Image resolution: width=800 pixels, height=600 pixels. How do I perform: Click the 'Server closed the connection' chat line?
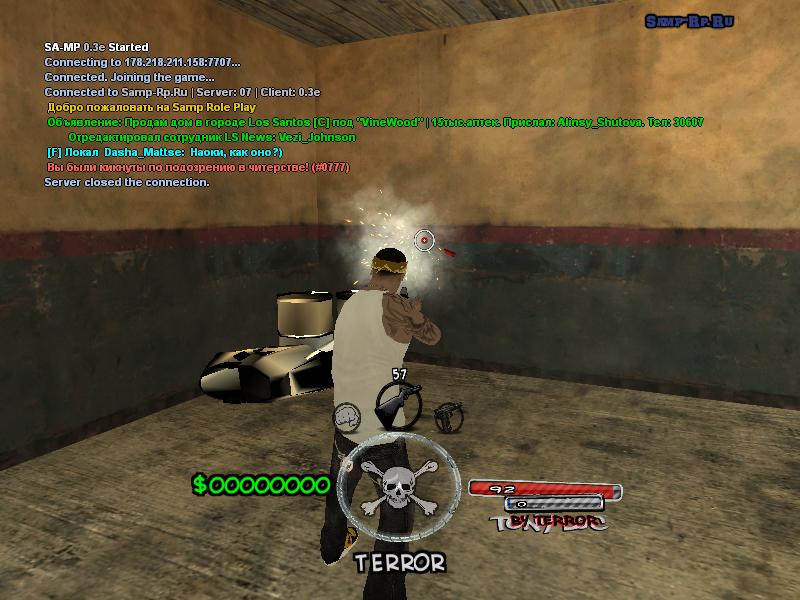[x=127, y=183]
